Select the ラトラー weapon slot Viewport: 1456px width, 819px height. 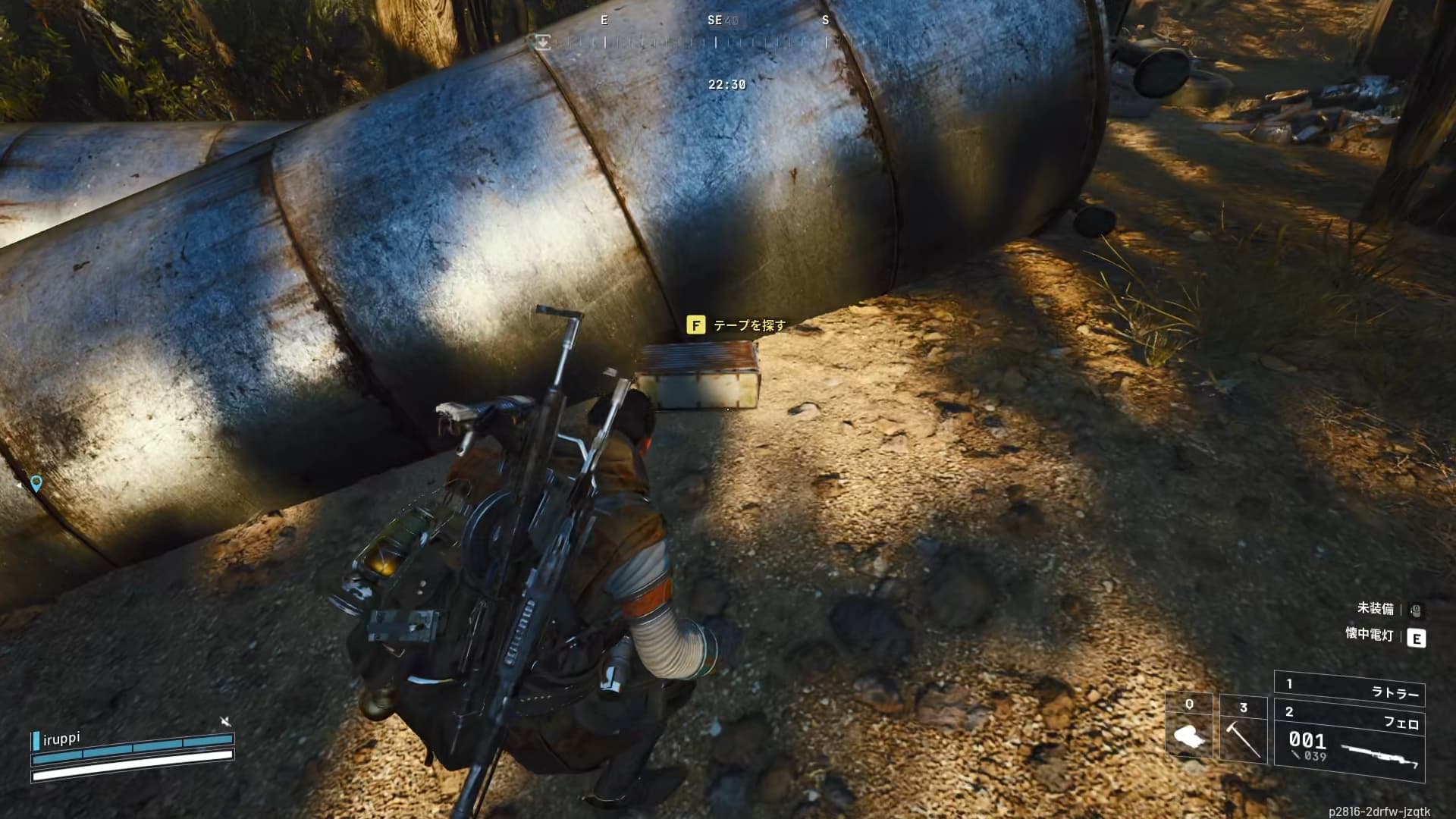pyautogui.click(x=1350, y=691)
